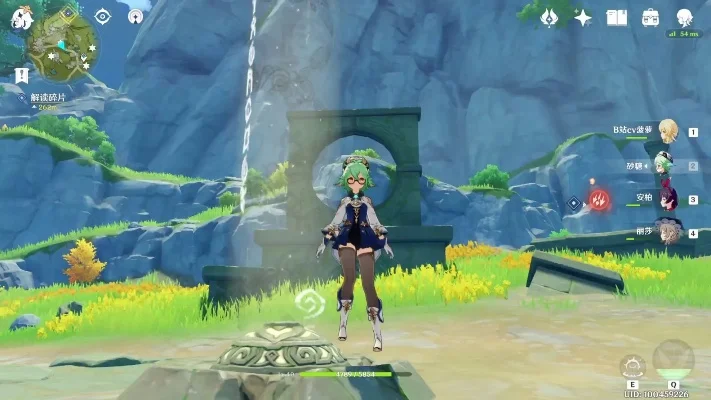Switch to party member 砂糖
Screen dimensions: 711x400
[x=666, y=165]
